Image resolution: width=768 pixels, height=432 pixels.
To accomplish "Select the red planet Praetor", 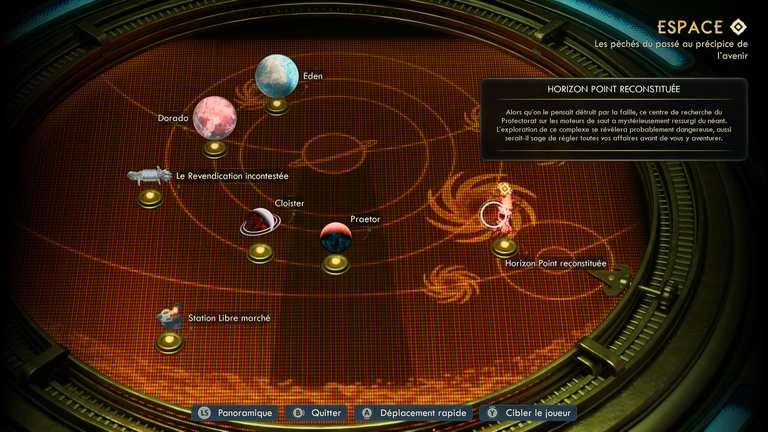I will [336, 238].
